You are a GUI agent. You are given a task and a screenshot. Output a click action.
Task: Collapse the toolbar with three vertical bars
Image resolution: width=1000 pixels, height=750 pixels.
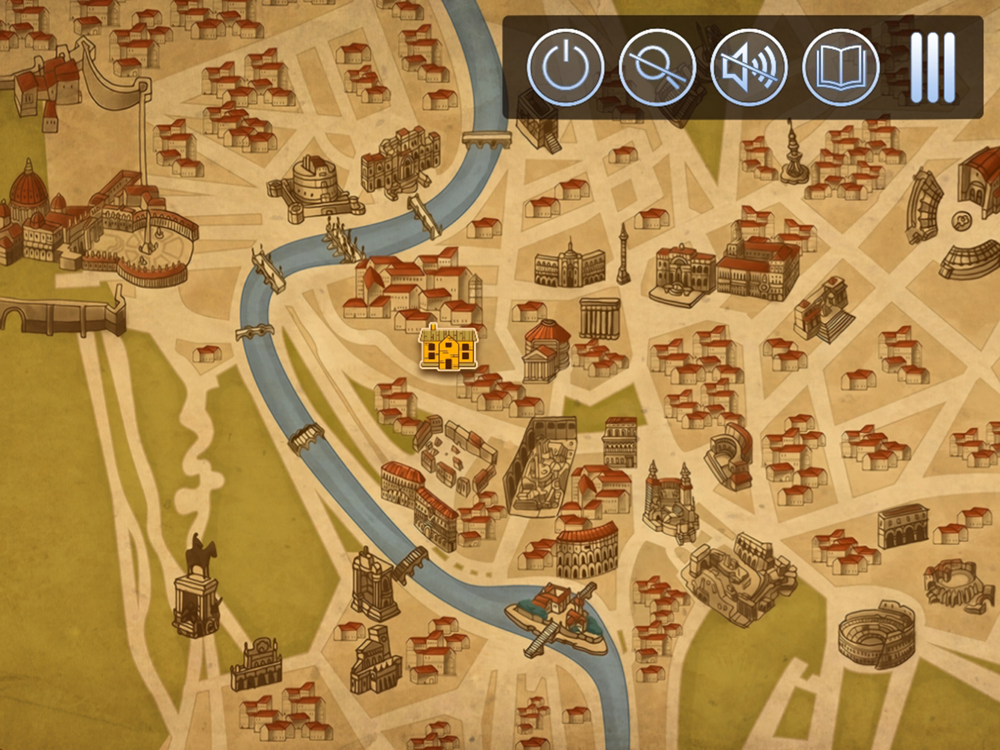tap(932, 68)
